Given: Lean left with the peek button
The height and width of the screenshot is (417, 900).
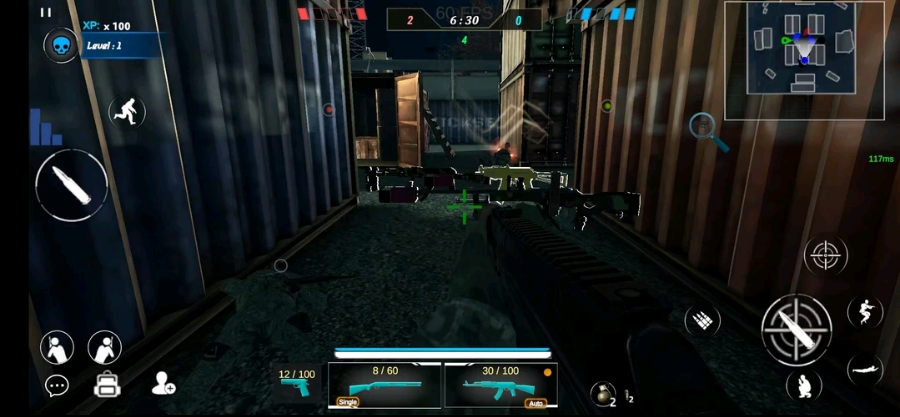Looking at the screenshot, I should tap(57, 347).
